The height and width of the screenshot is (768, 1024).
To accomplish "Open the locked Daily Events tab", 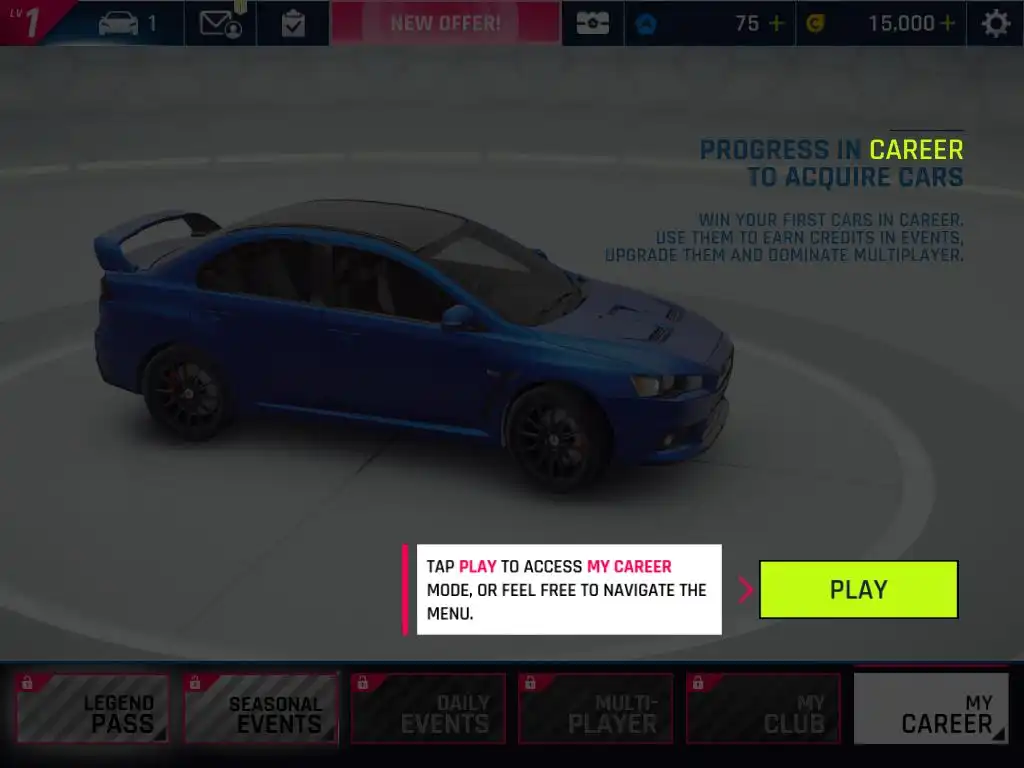I will click(x=428, y=709).
